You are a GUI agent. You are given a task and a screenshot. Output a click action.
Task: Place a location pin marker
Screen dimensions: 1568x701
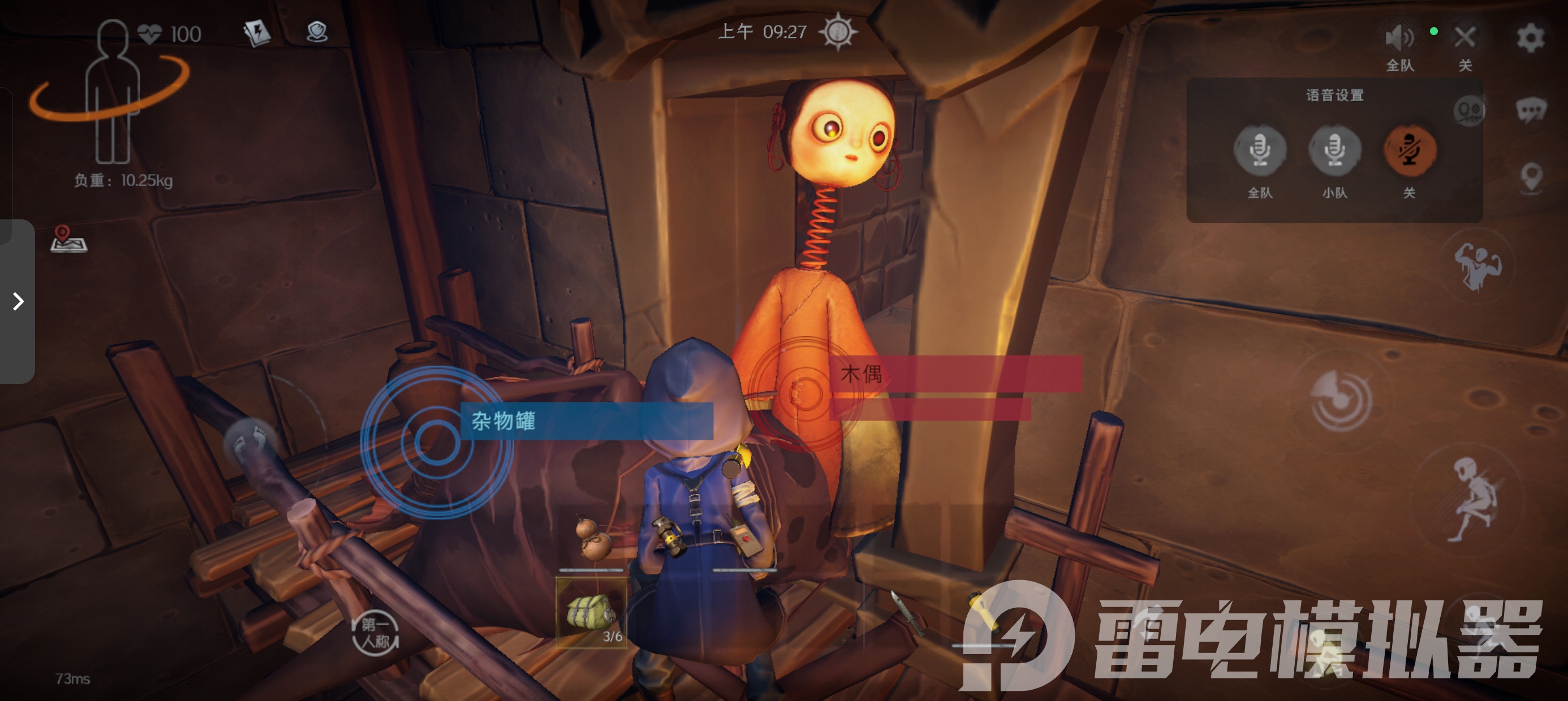tap(1531, 178)
